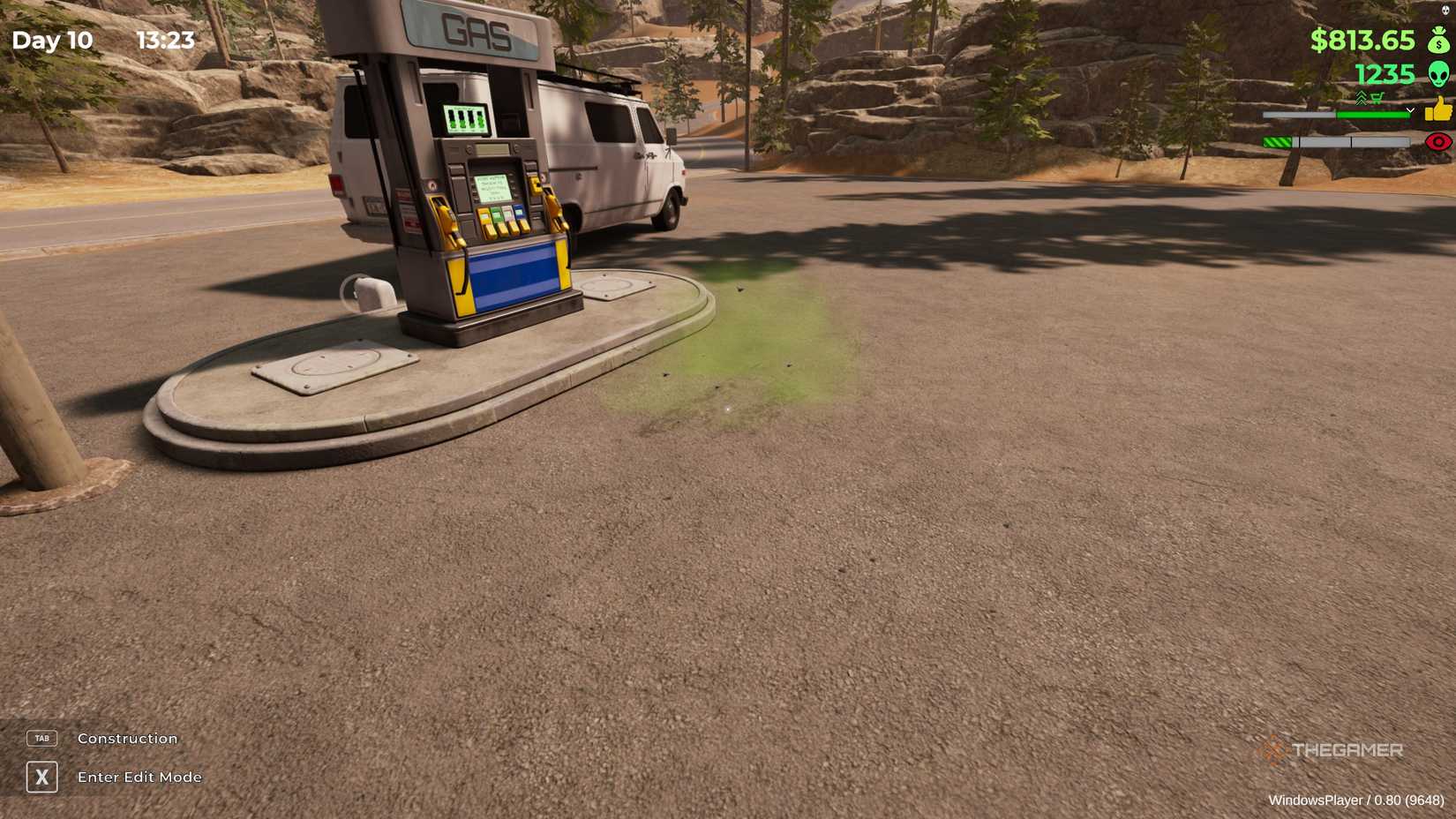Enter Edit Mode
Viewport: 1456px width, 819px height.
139,778
